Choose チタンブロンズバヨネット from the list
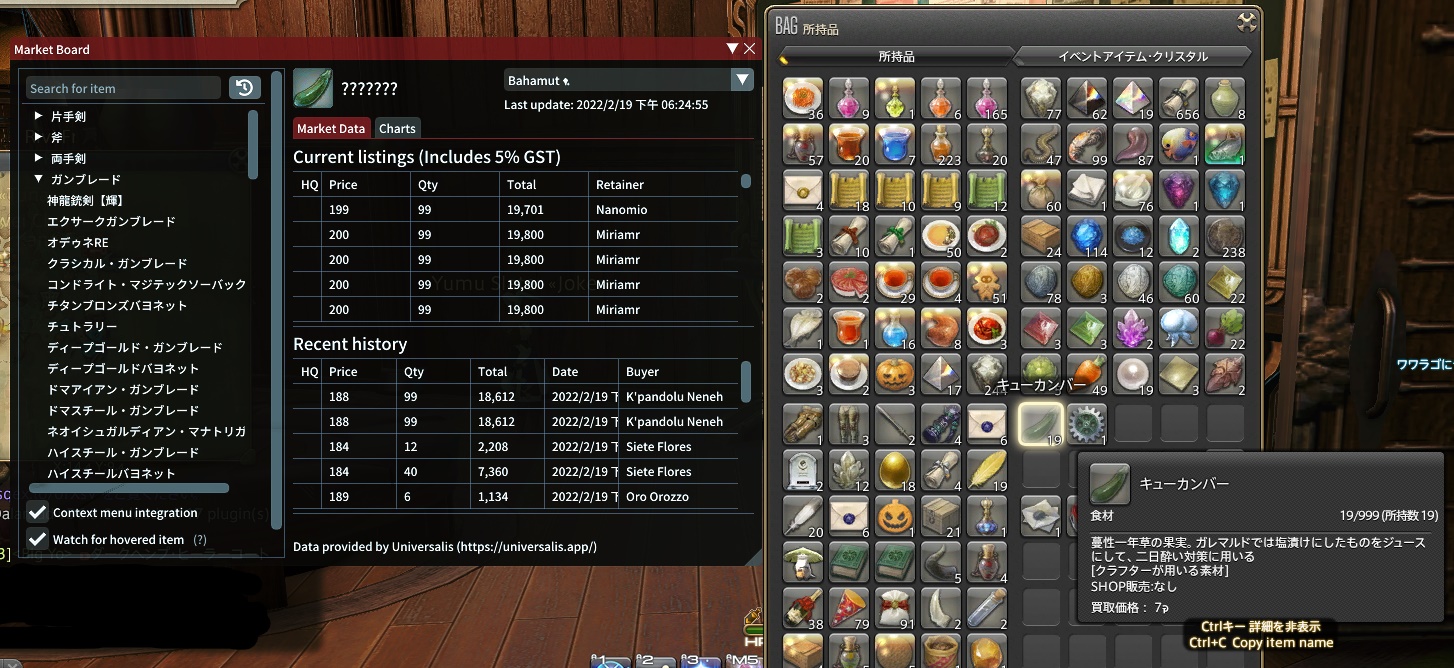The width and height of the screenshot is (1454, 668). (117, 305)
